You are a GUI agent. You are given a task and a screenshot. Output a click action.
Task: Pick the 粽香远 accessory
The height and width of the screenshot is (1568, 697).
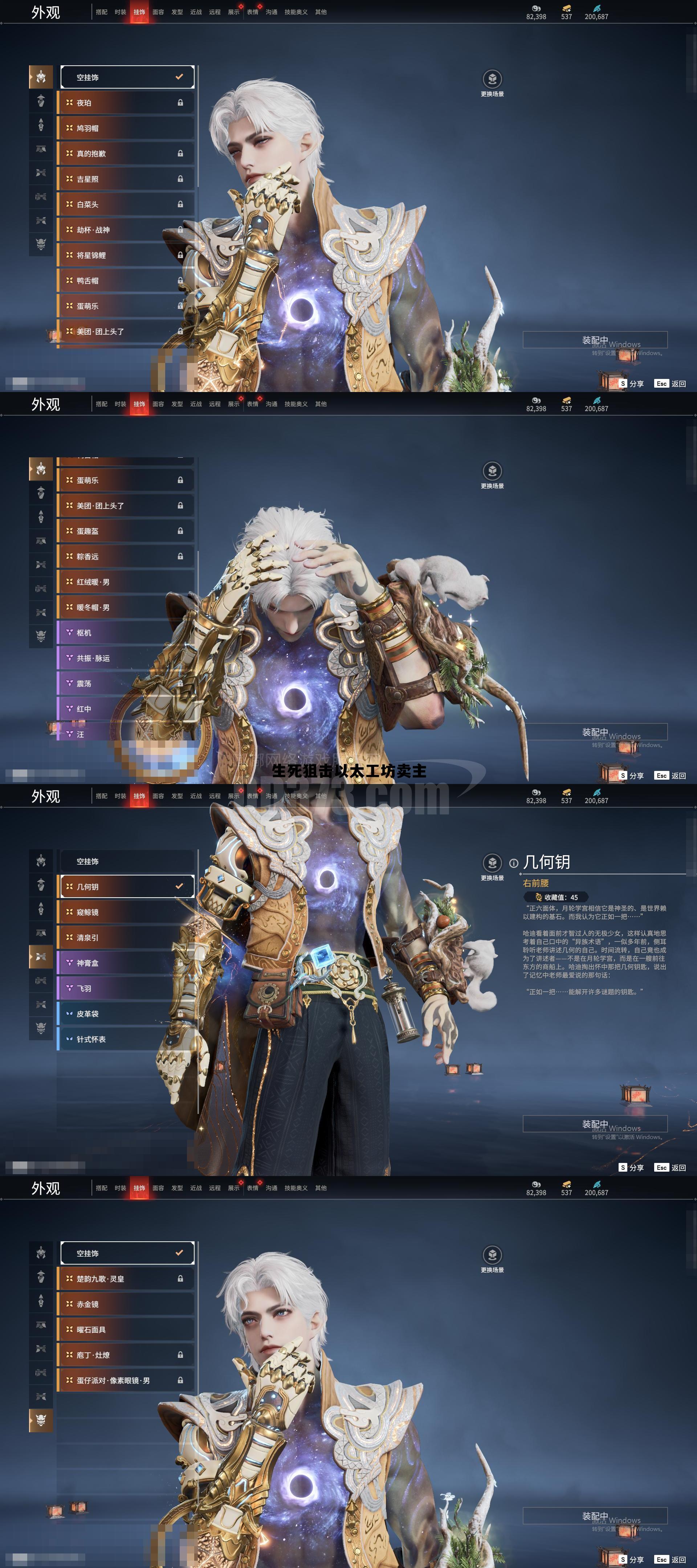127,557
